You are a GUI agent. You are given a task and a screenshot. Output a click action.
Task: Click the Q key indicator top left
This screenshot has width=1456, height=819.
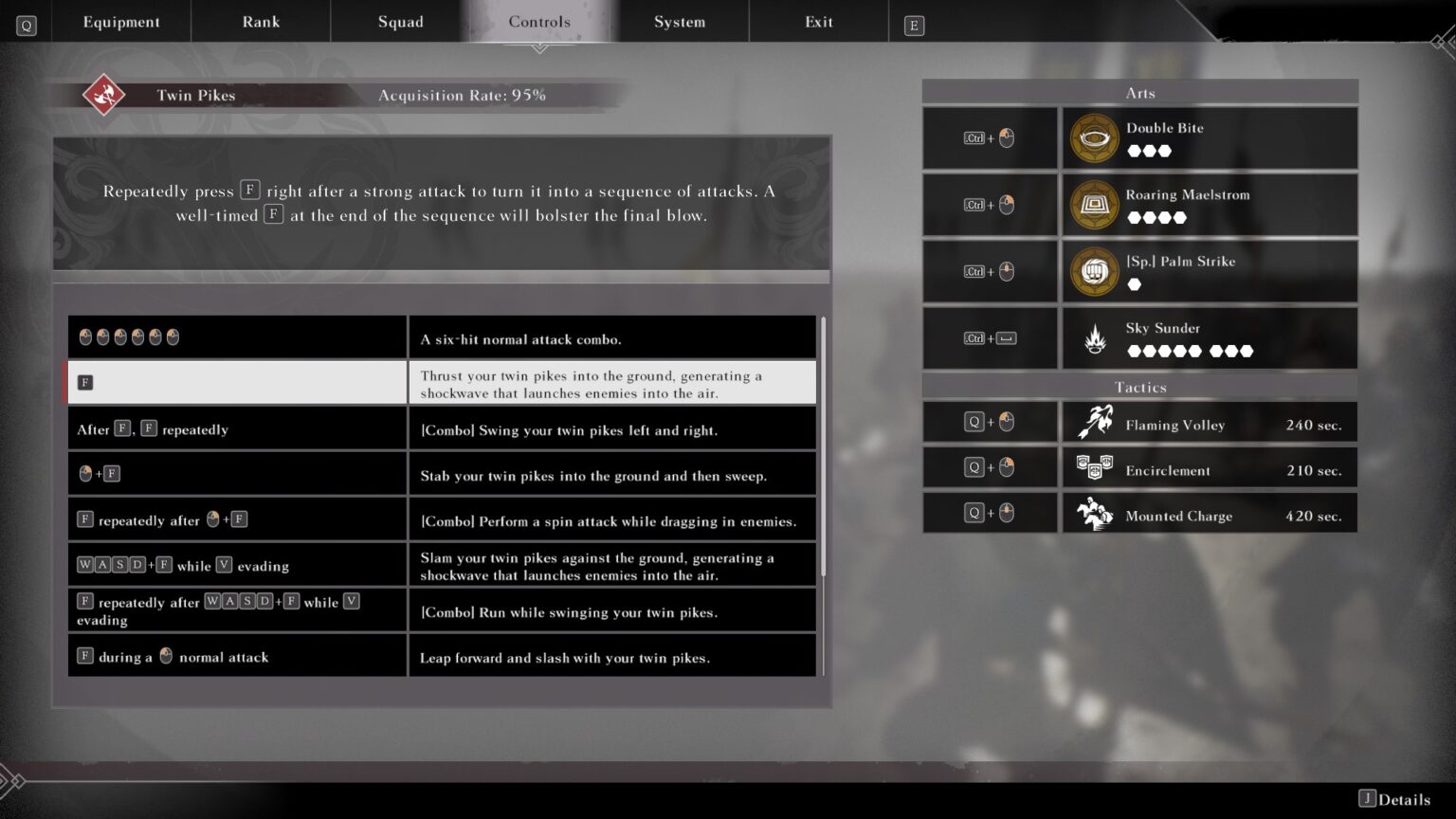26,25
